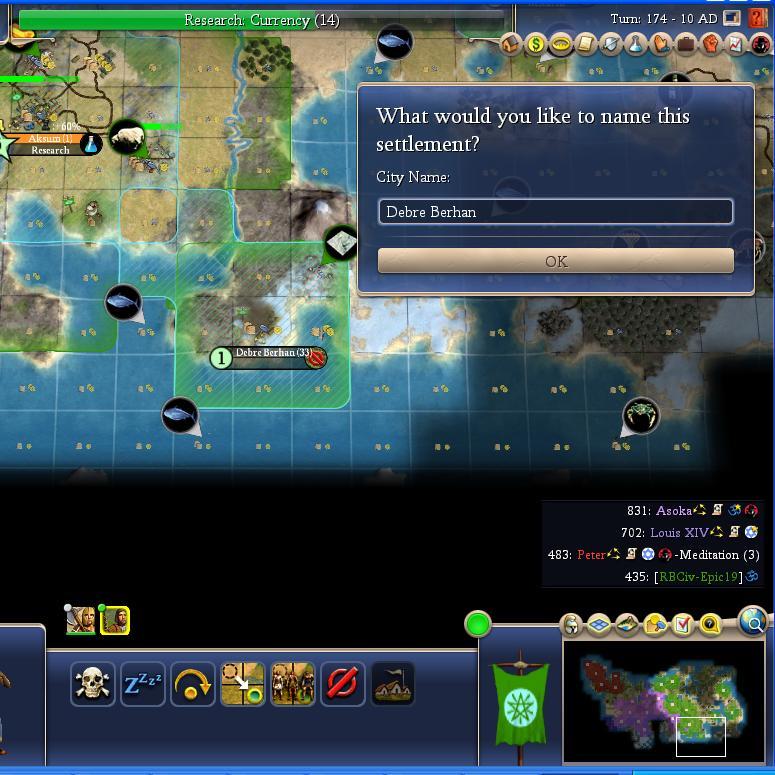Open the financial advisor dollar icon
775x775 pixels.
pyautogui.click(x=536, y=44)
